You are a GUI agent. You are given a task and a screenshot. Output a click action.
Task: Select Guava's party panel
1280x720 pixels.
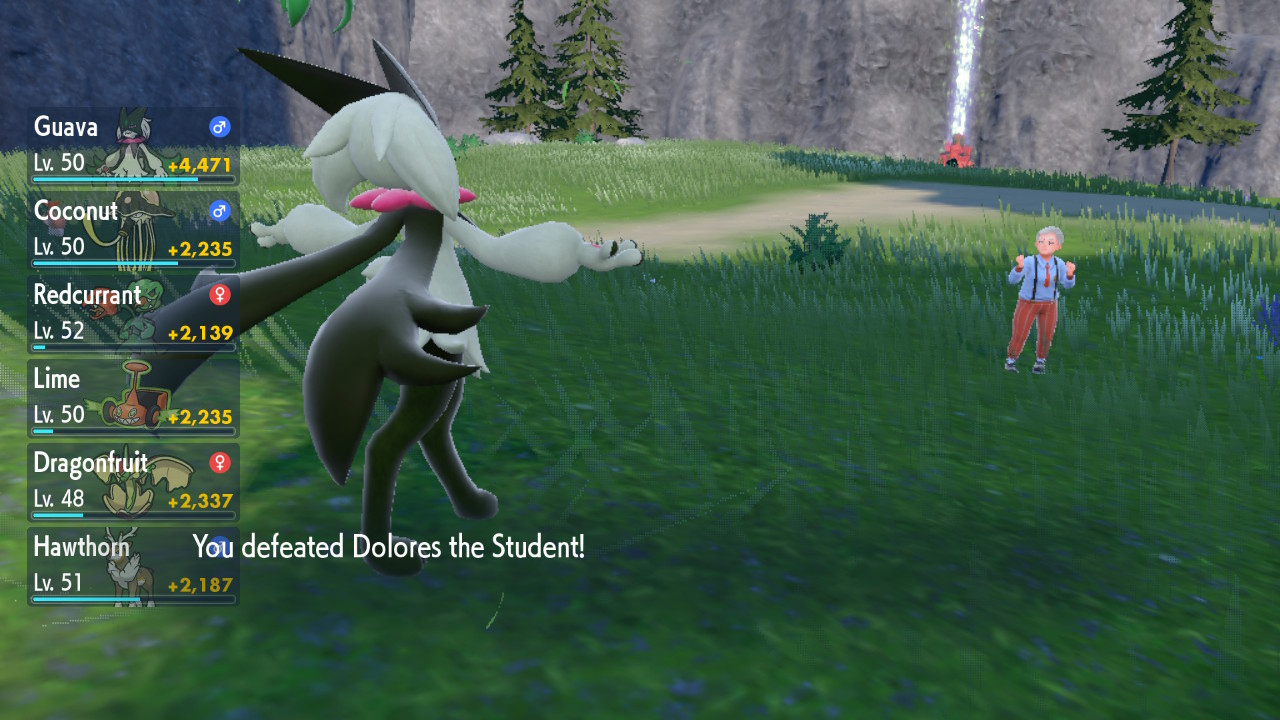pos(133,146)
